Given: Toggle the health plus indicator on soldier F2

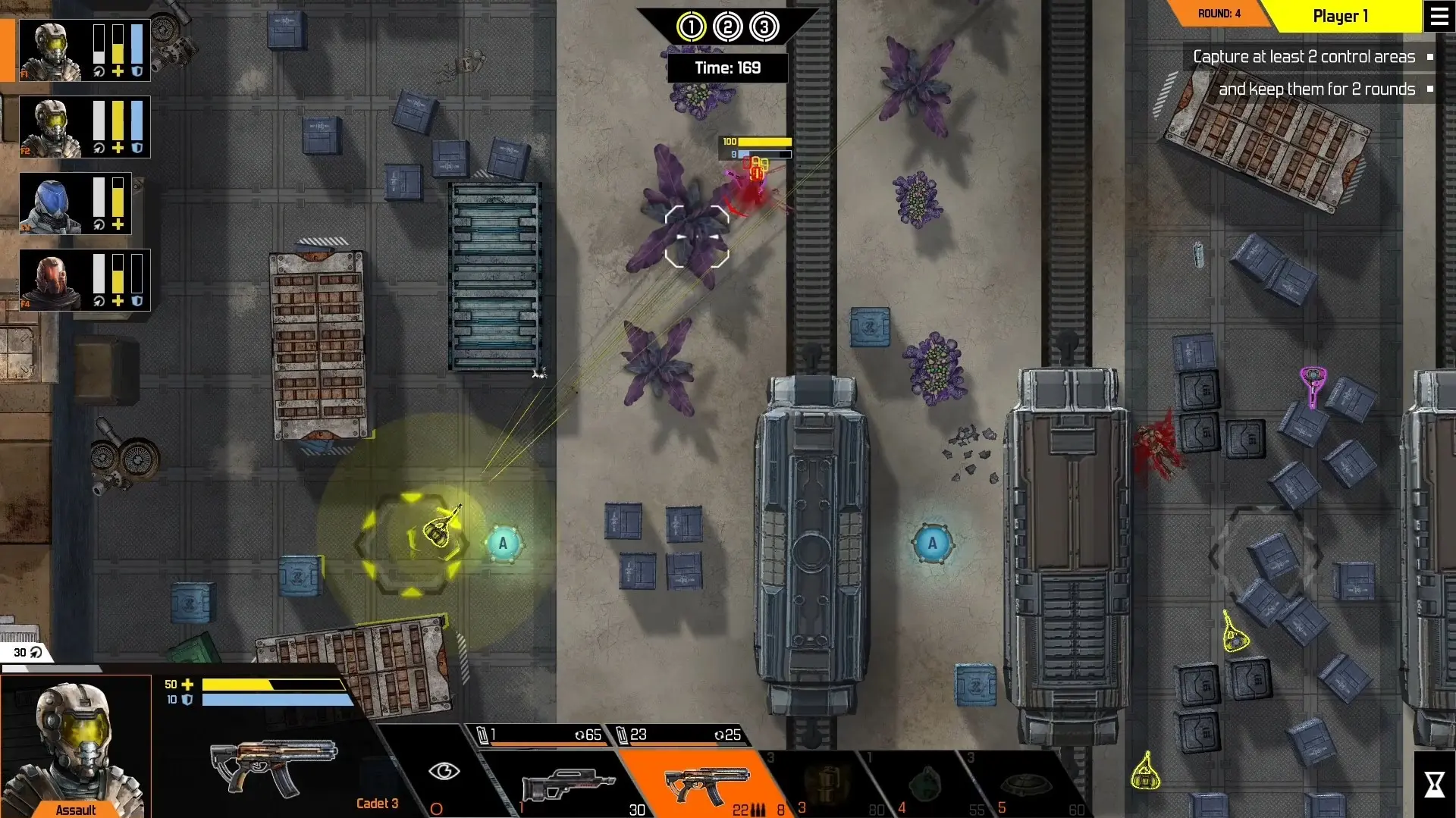Looking at the screenshot, I should [118, 149].
